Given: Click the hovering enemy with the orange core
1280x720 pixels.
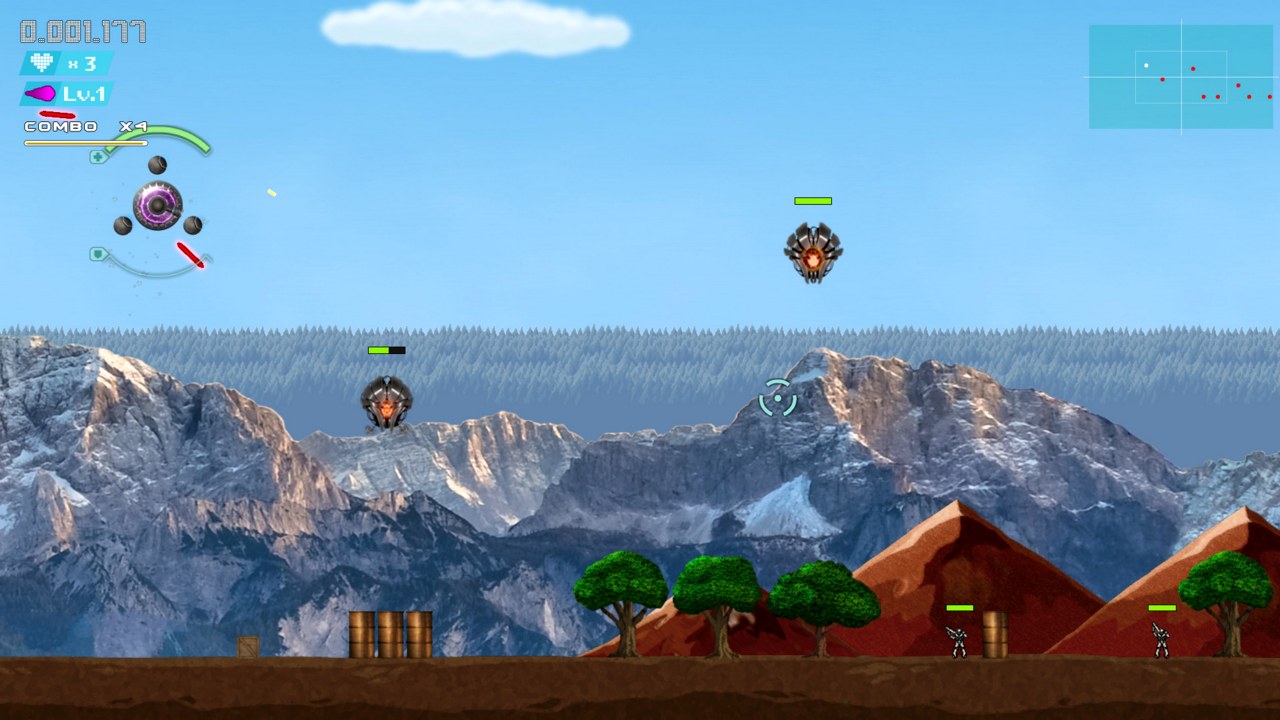Looking at the screenshot, I should pos(814,253).
